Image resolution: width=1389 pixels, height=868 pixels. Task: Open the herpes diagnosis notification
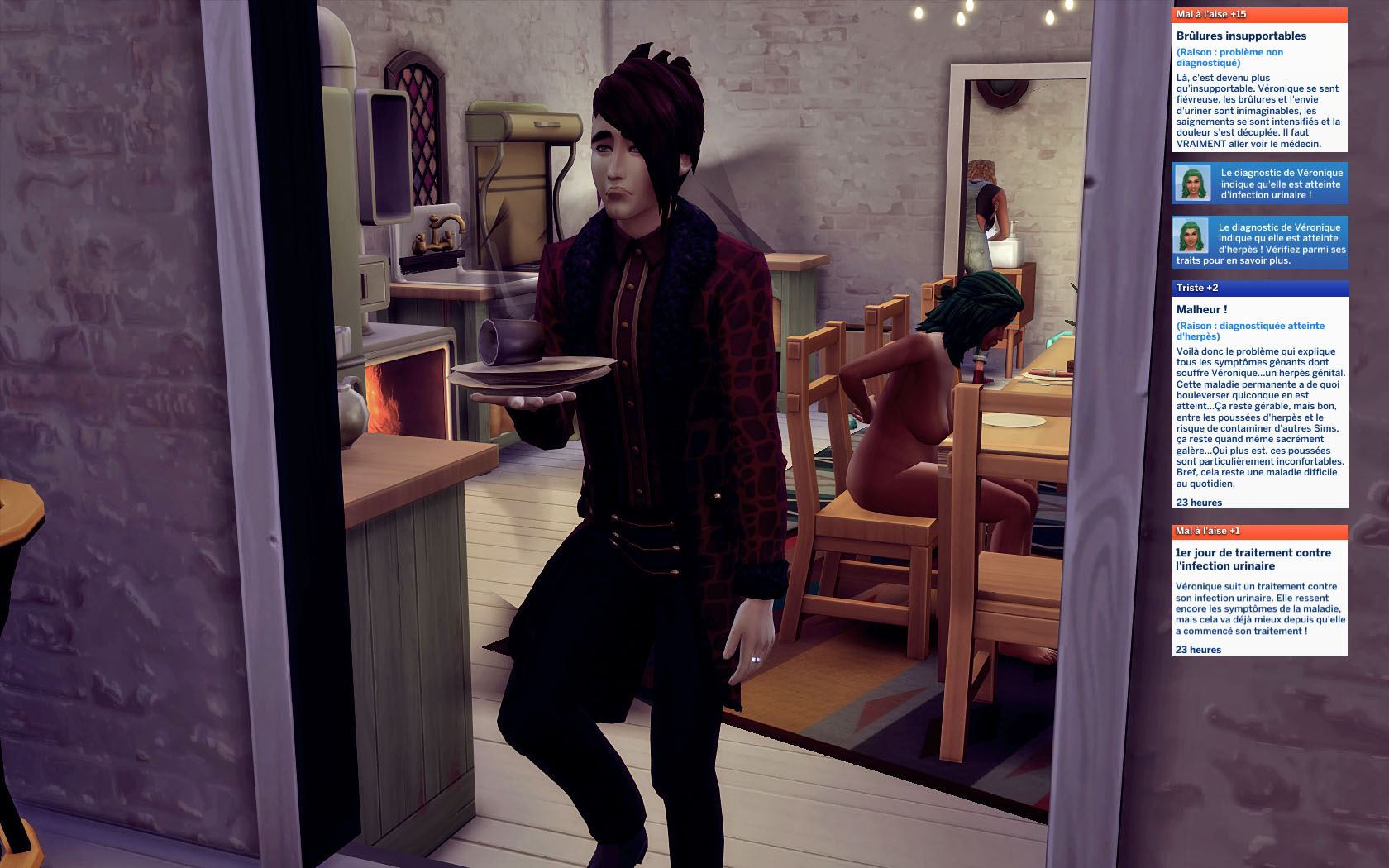pyautogui.click(x=1260, y=243)
